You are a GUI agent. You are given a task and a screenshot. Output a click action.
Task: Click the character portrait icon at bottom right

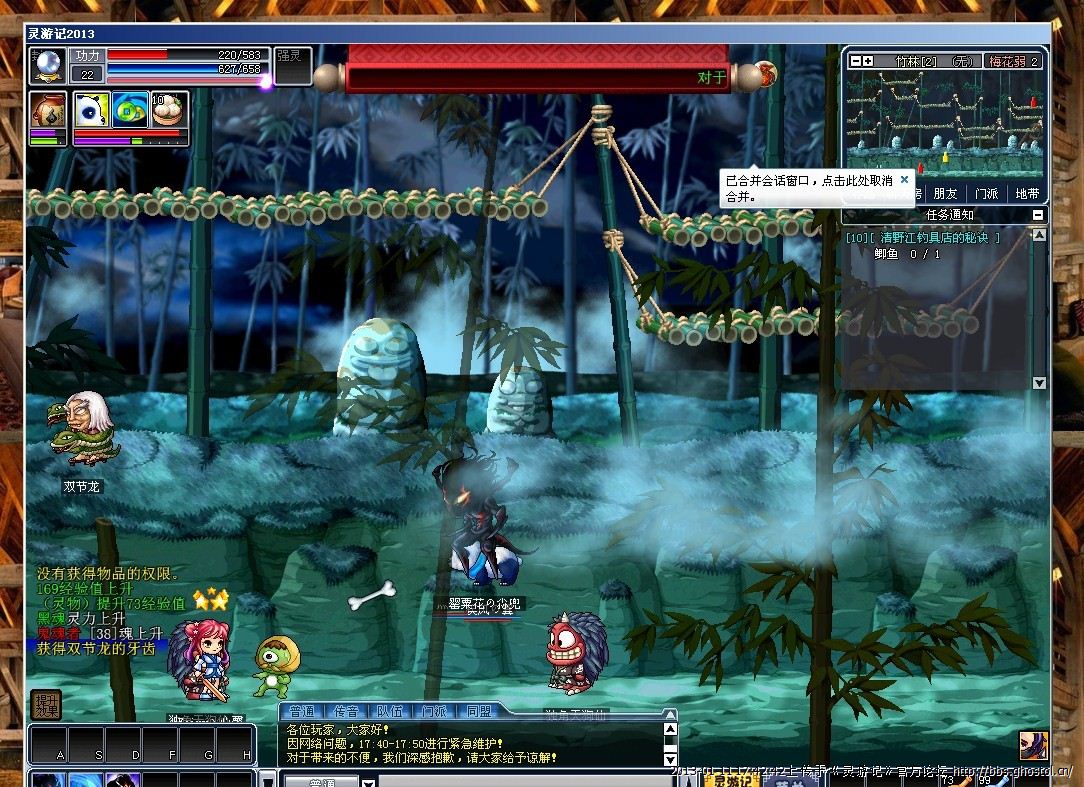(1033, 745)
